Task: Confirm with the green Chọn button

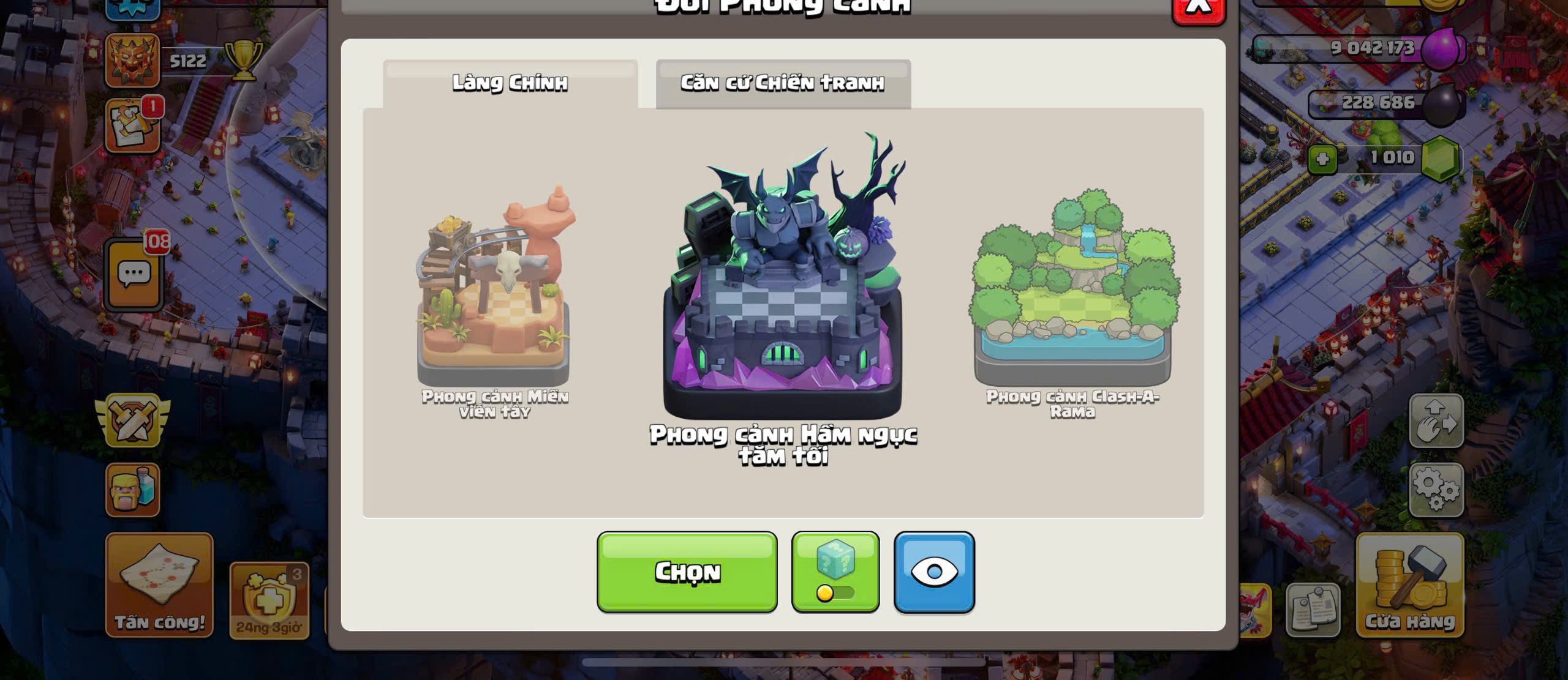Action: click(x=687, y=572)
